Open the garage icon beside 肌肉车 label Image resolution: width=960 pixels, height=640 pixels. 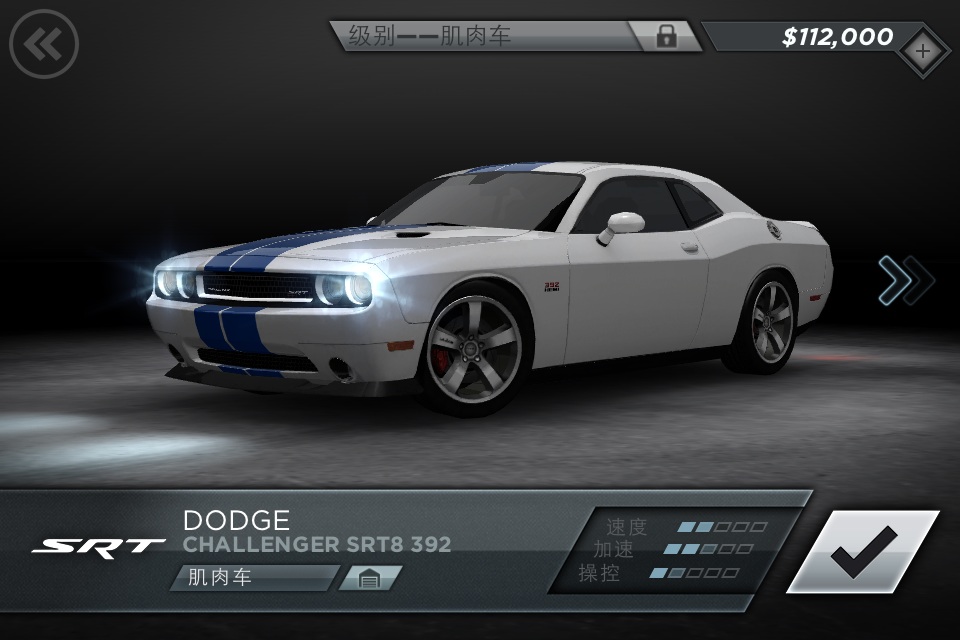[x=369, y=578]
